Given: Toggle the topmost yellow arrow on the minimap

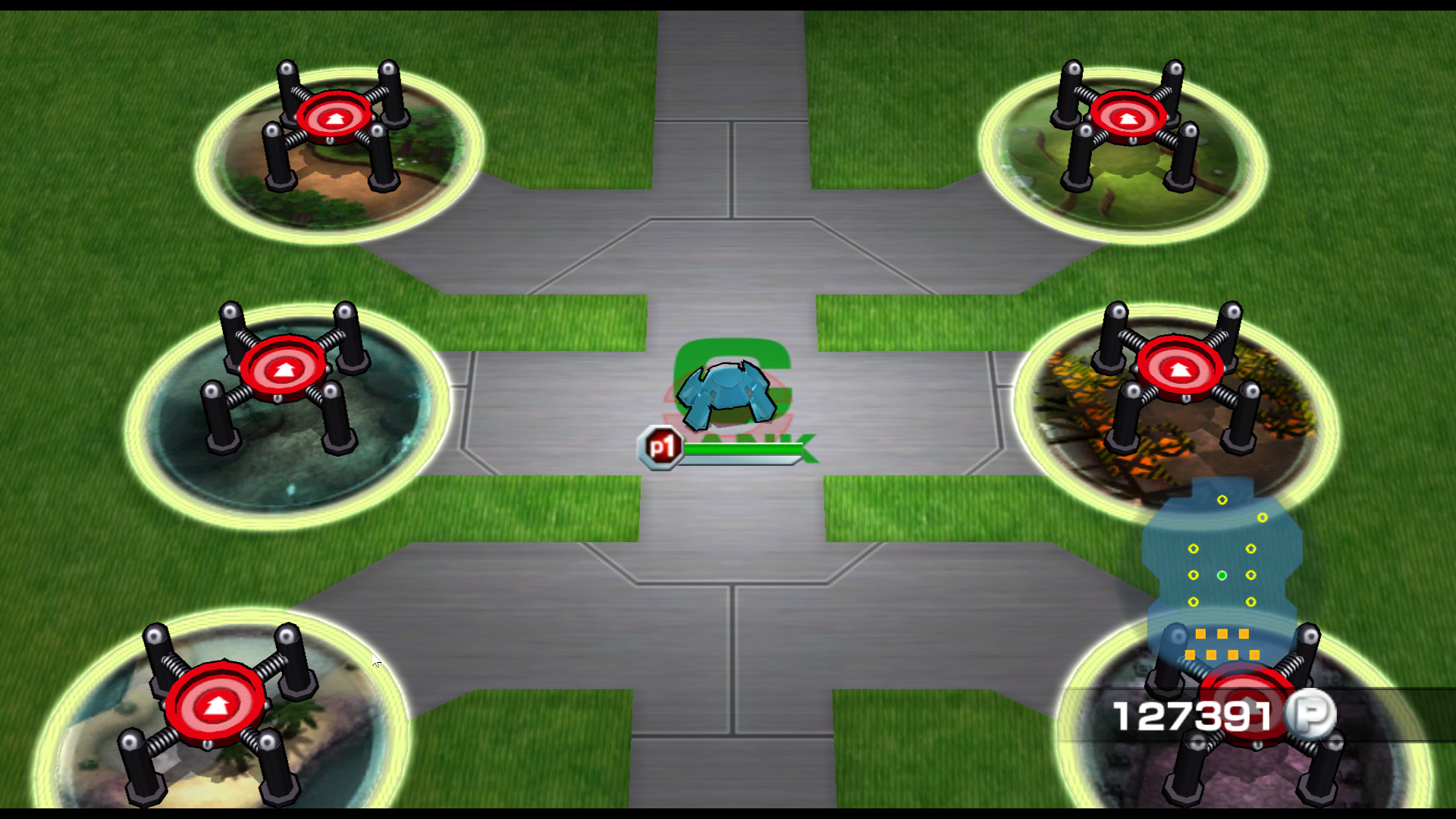Looking at the screenshot, I should (x=1222, y=500).
